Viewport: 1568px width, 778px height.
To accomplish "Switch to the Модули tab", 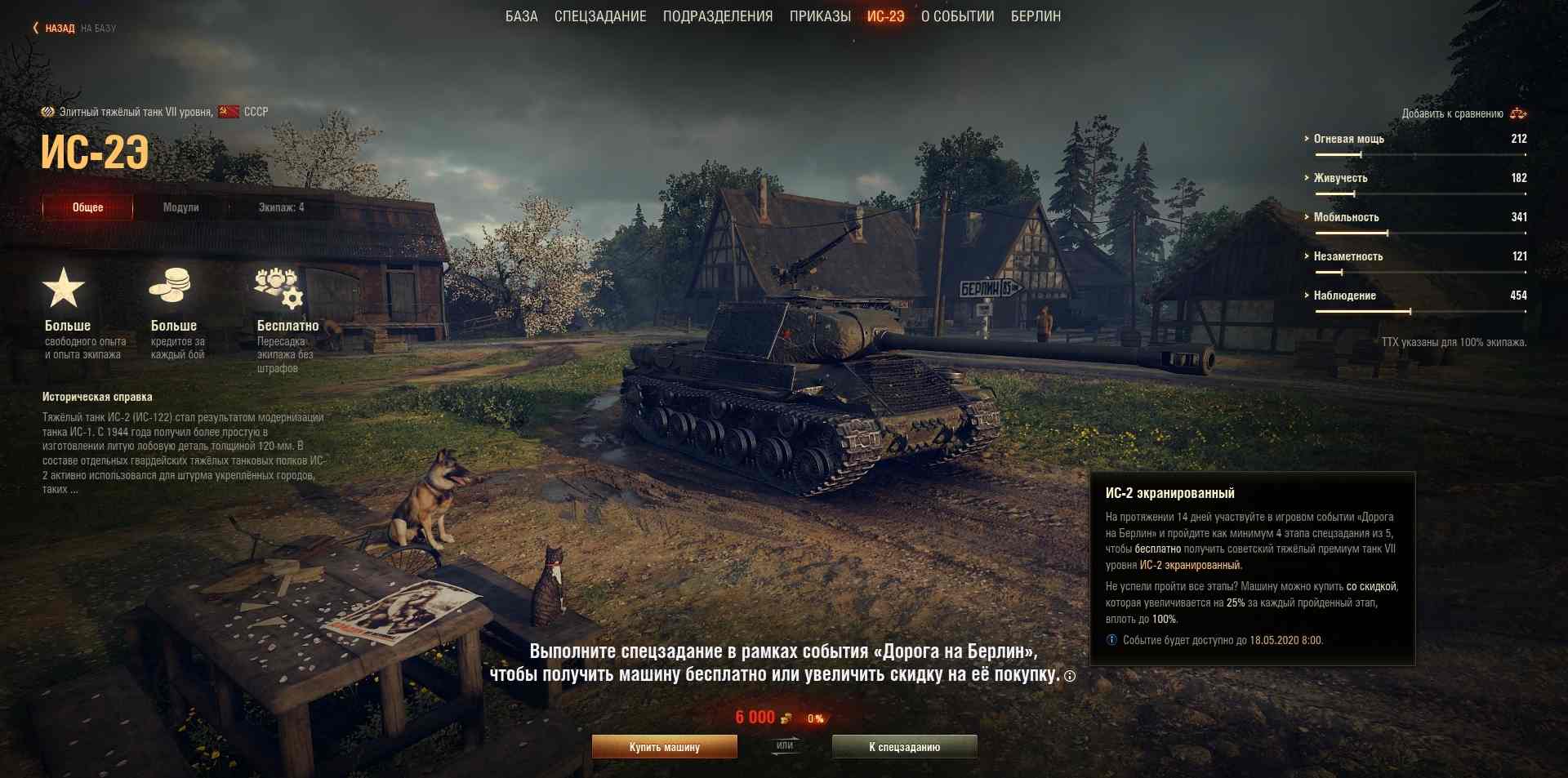I will point(180,207).
